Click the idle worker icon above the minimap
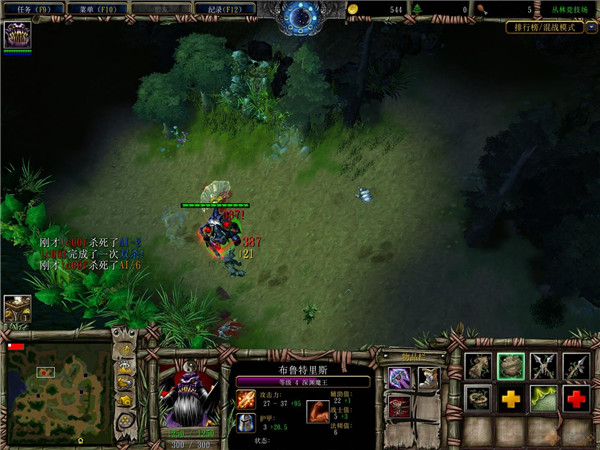The height and width of the screenshot is (450, 600). coord(16,309)
